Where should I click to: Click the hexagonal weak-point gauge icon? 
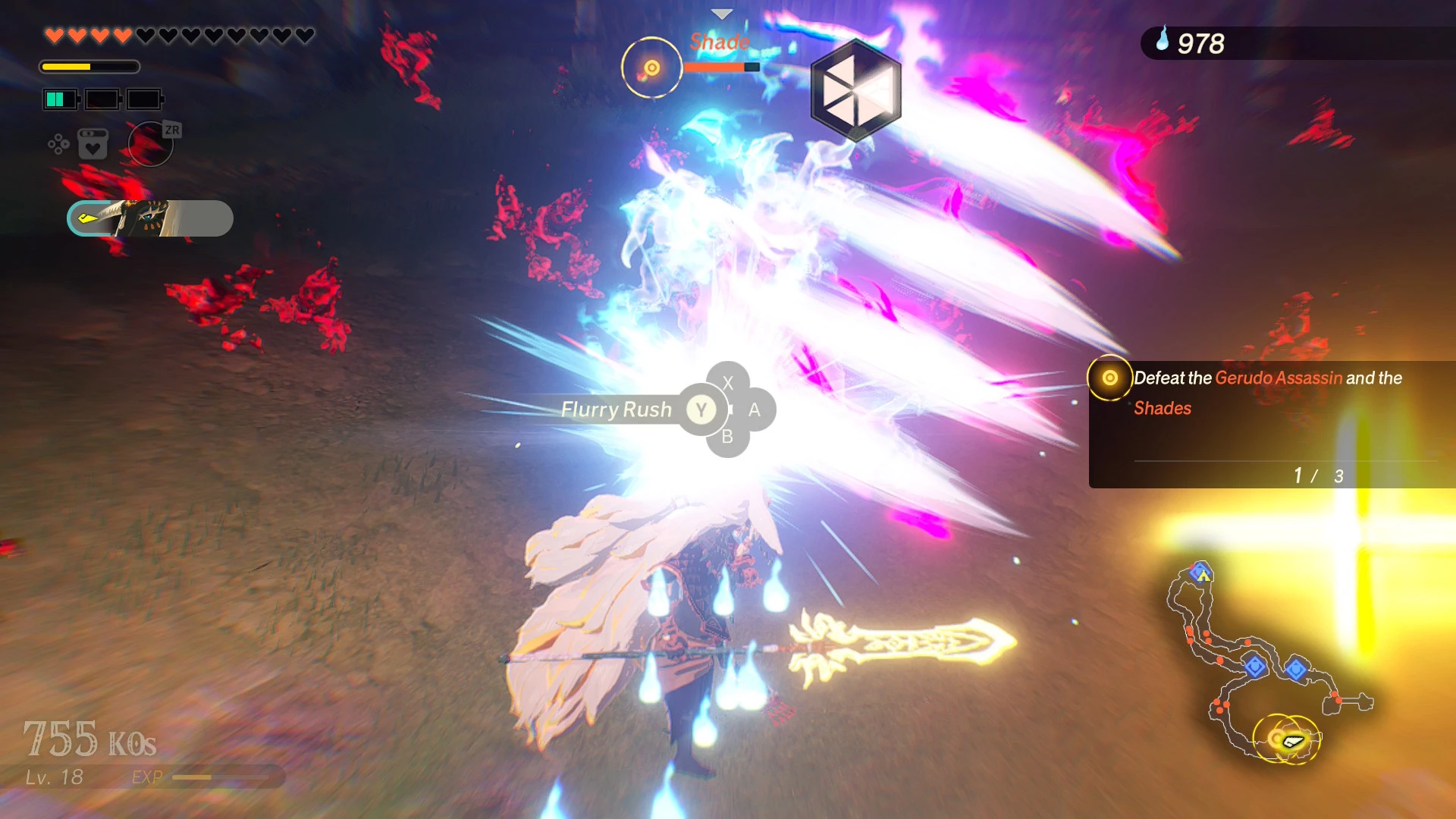[x=855, y=89]
